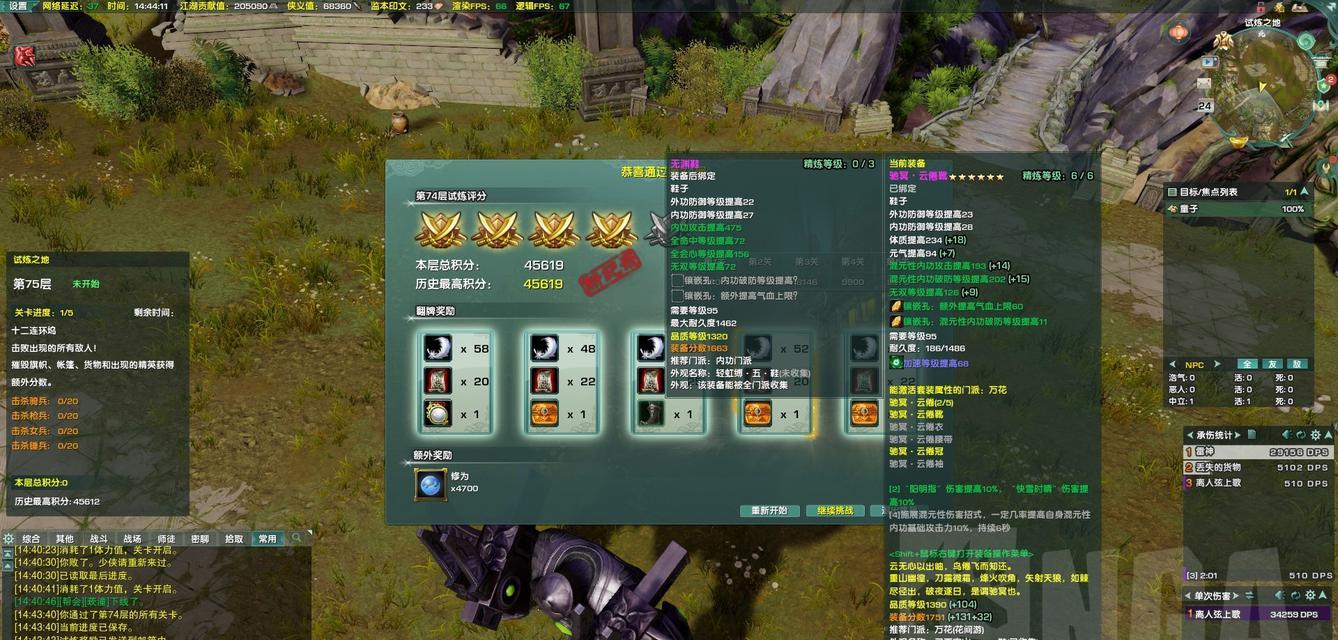Open the 承伤统计 panel settings gear

1315,435
